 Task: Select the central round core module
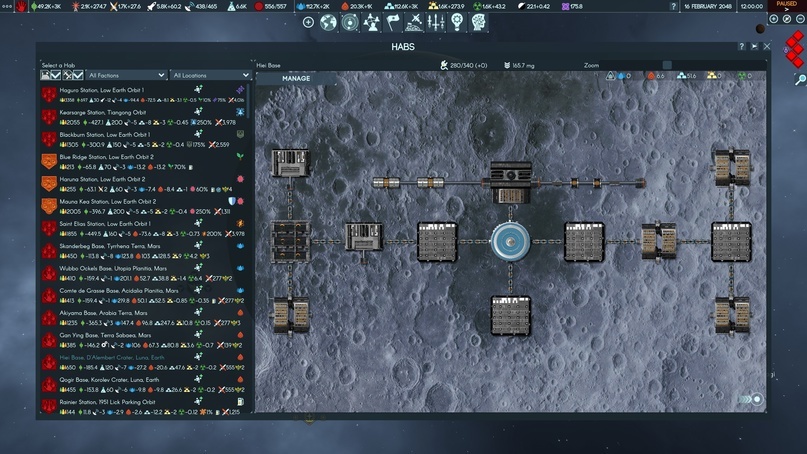(x=509, y=241)
